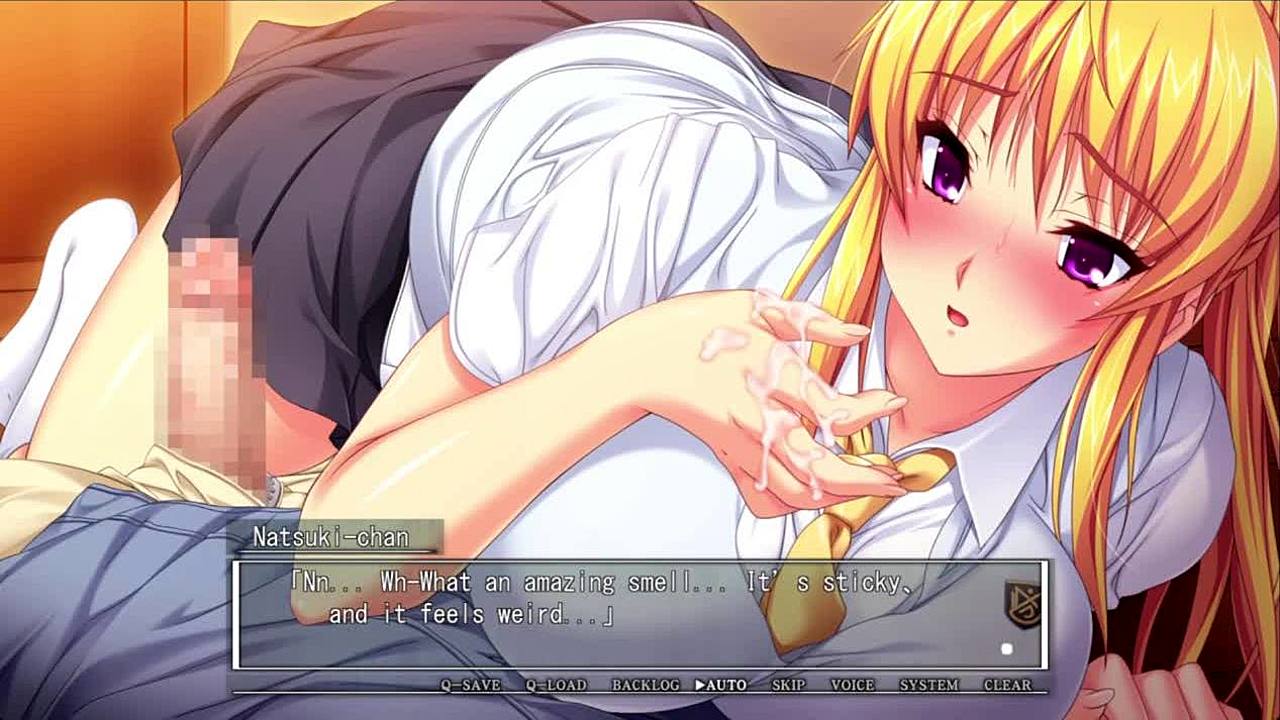Open the SYSTEM menu
The height and width of the screenshot is (720, 1280).
point(929,685)
